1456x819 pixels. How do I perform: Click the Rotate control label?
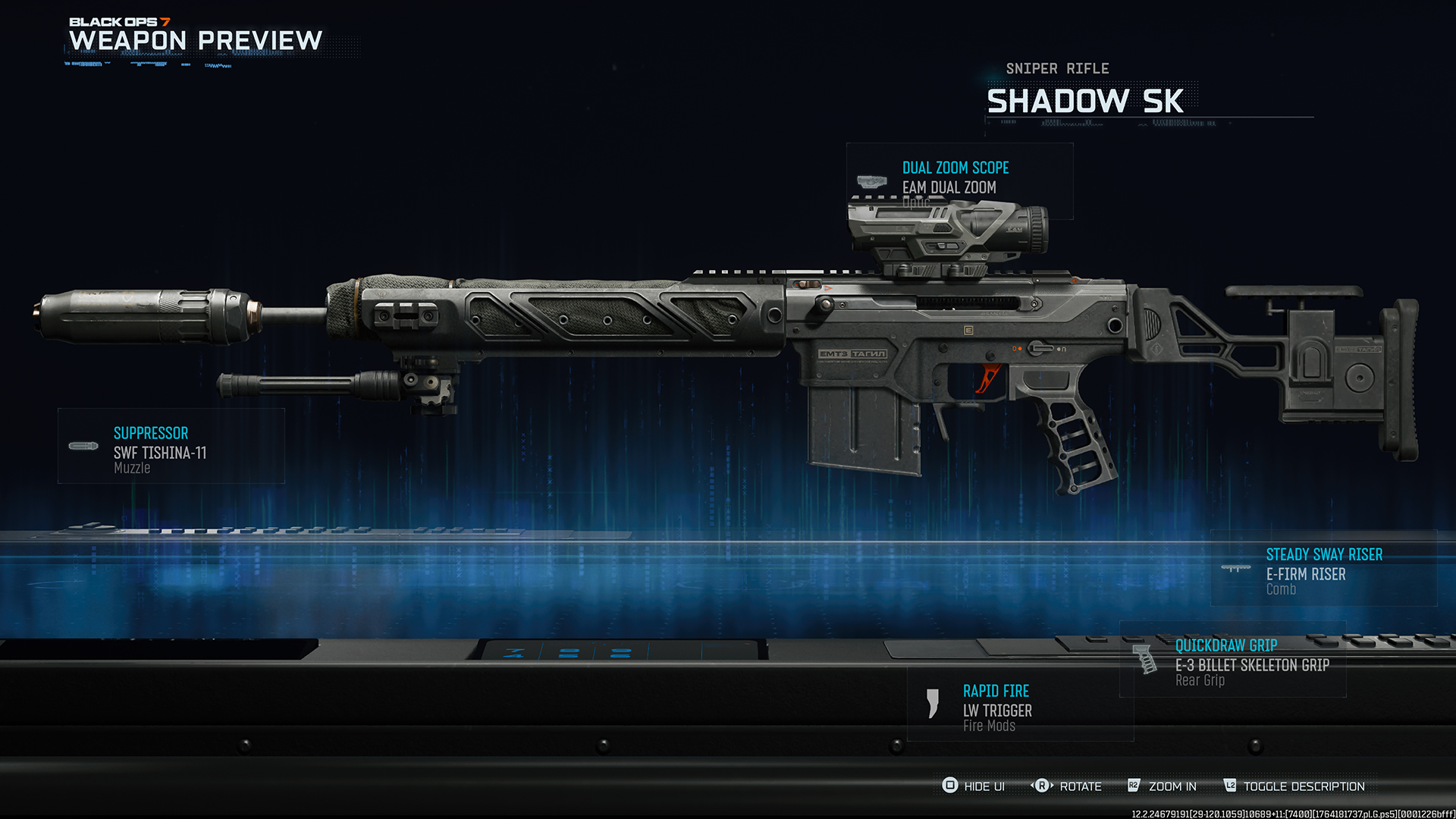coord(1079,786)
